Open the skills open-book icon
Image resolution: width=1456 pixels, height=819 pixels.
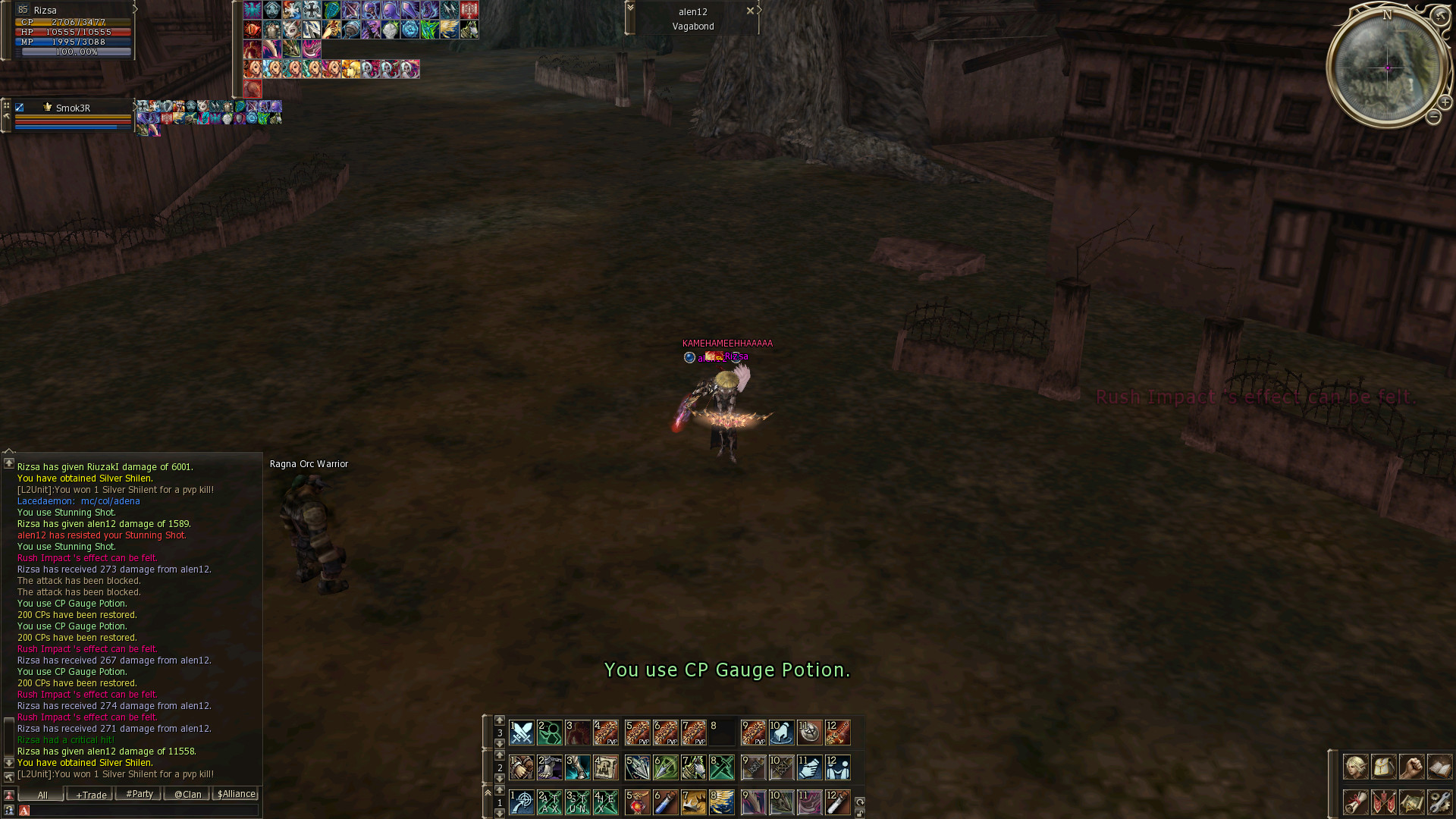(x=1439, y=767)
